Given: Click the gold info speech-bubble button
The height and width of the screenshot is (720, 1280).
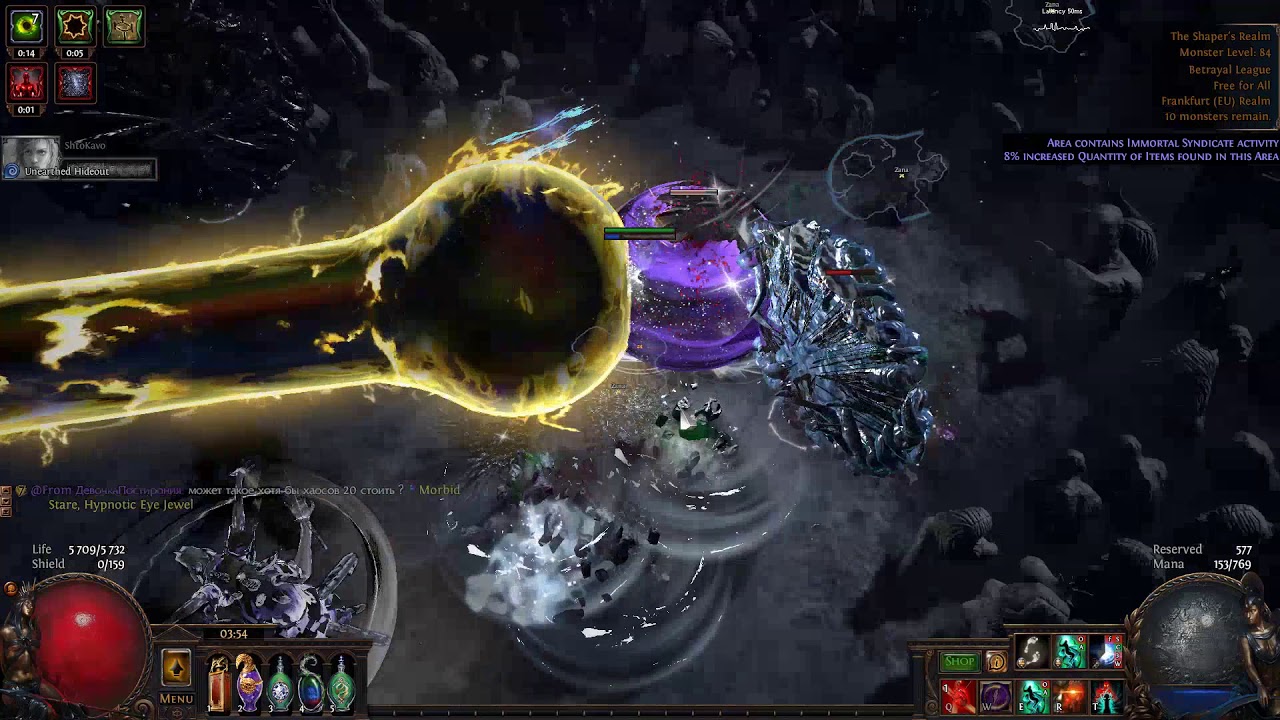Looking at the screenshot, I should (996, 662).
